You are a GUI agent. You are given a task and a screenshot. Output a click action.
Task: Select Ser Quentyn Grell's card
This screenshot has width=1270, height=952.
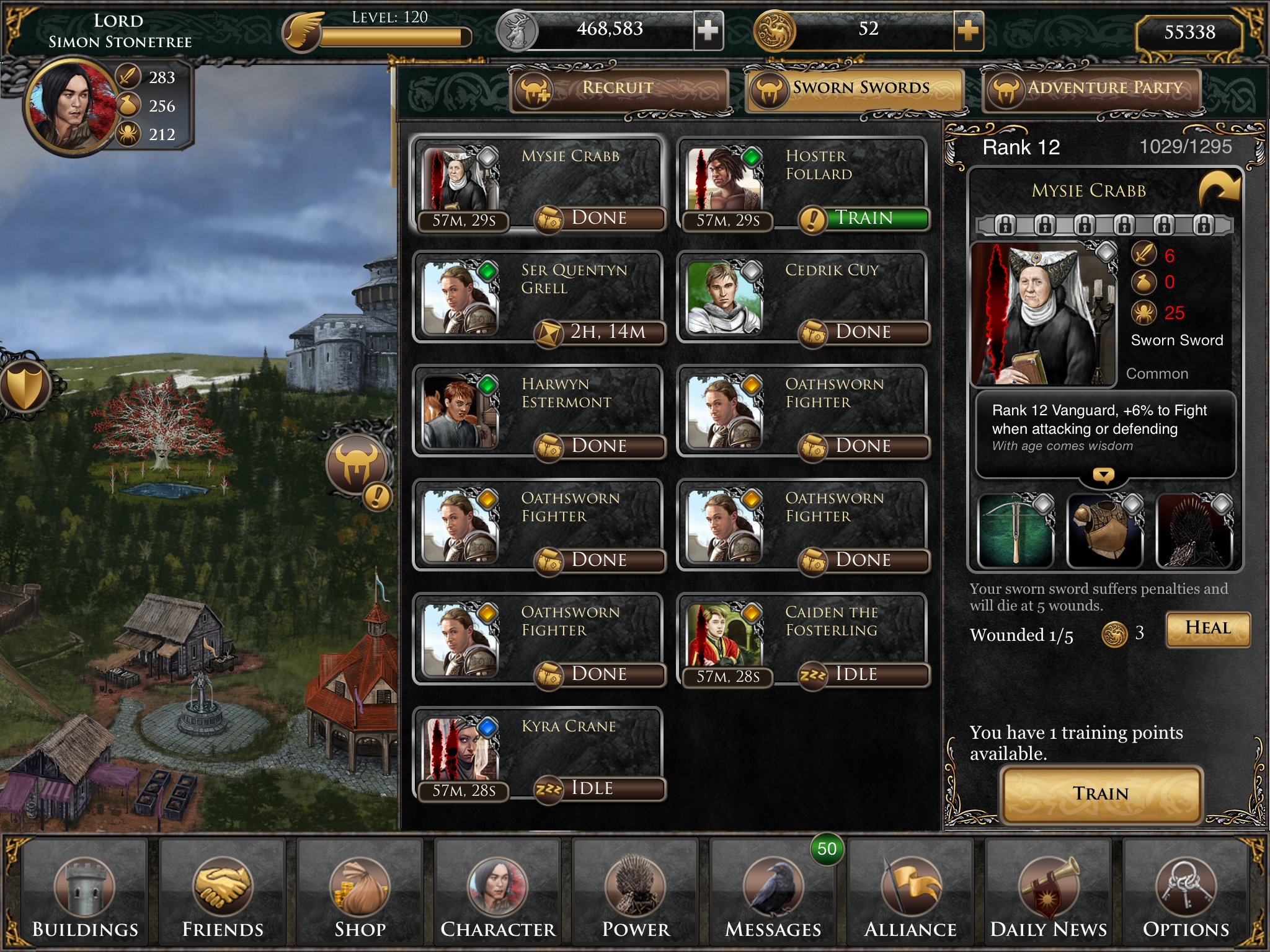pos(538,296)
